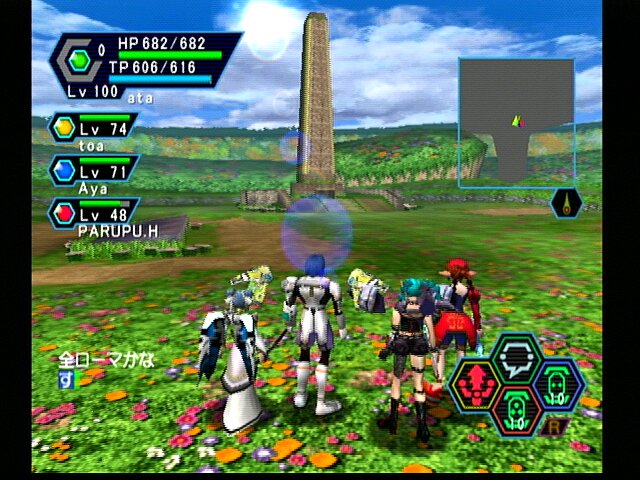Use the green item in the red-bordered hexagon
This screenshot has height=480, width=640.
tap(516, 411)
